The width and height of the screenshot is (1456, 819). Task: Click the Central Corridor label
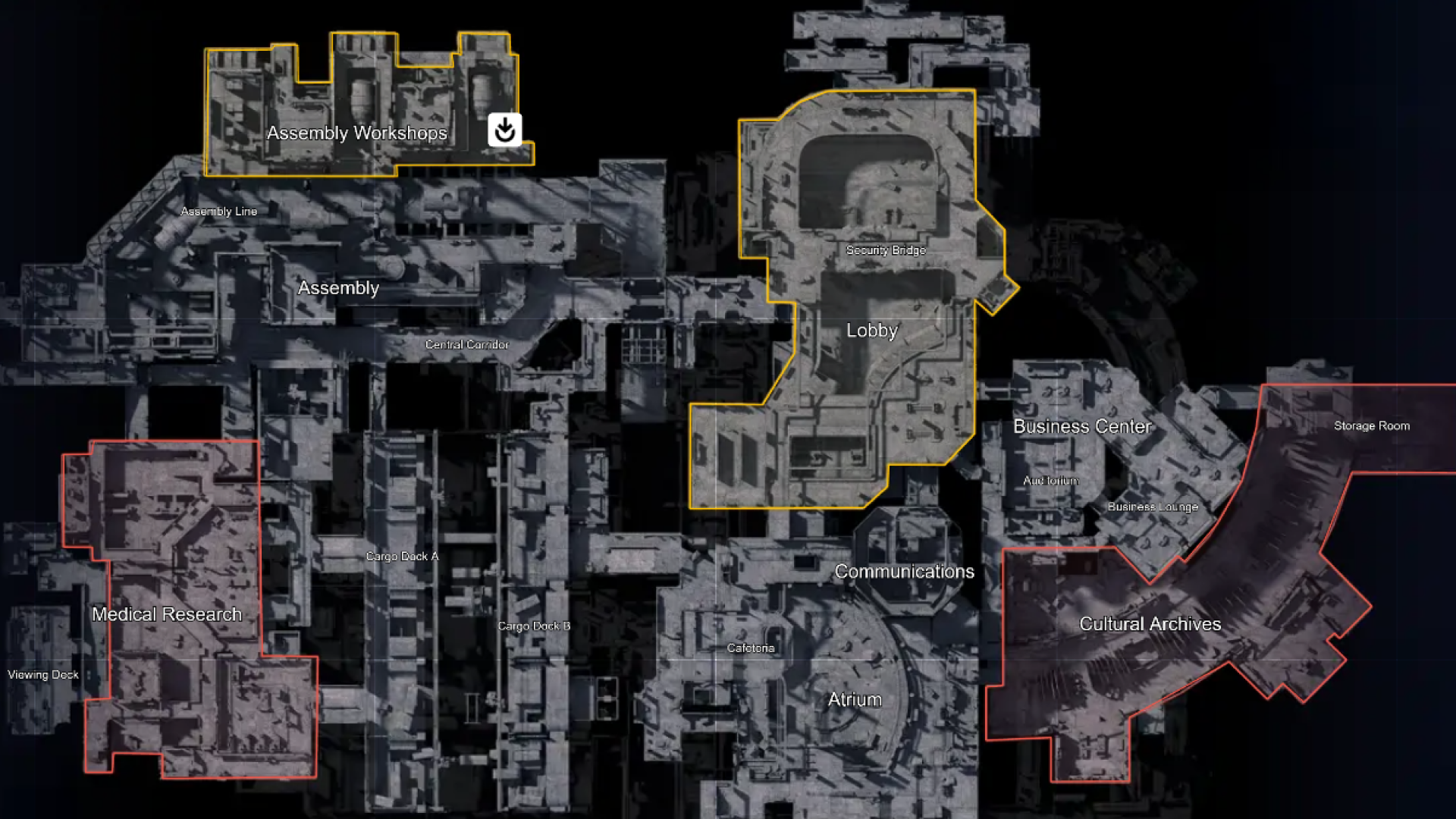click(467, 344)
